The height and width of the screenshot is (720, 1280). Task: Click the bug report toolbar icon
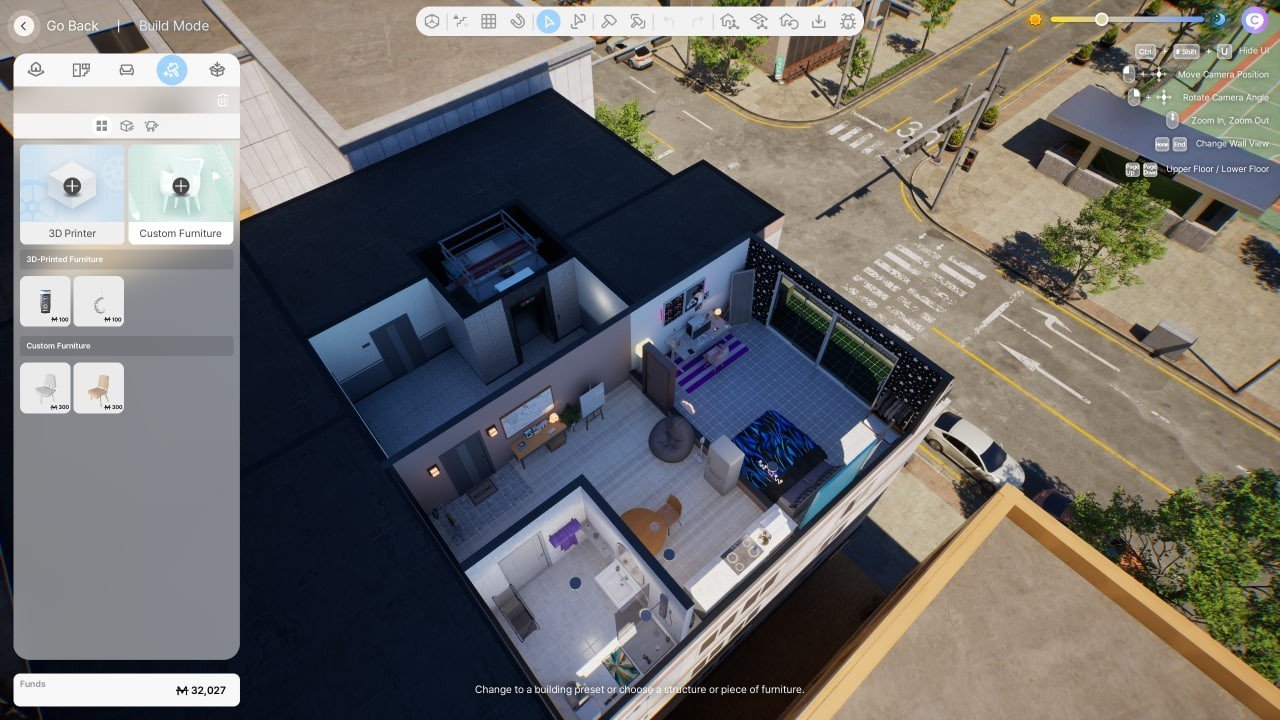point(848,21)
